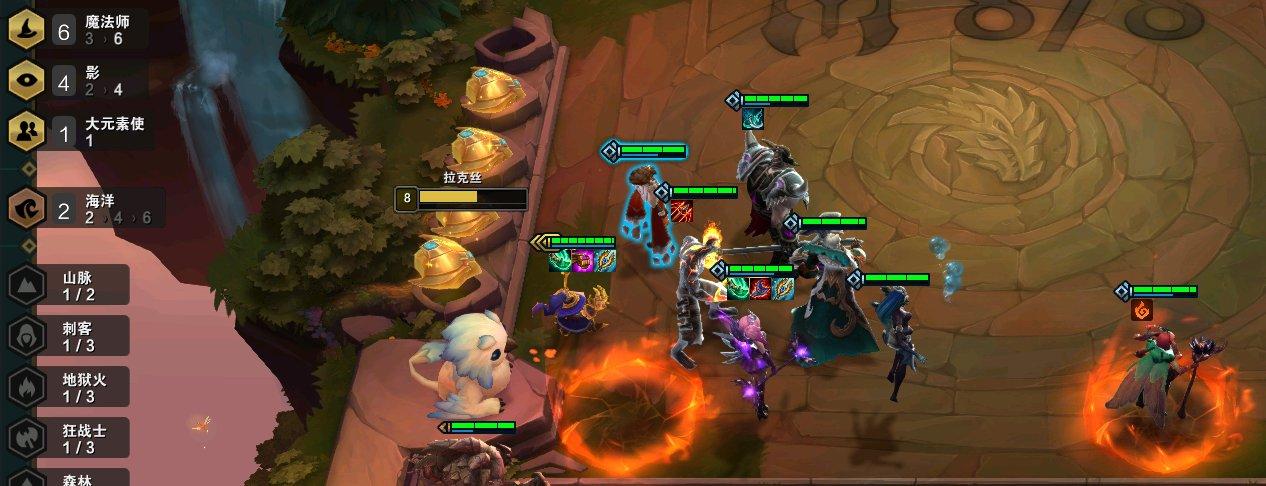Screen dimensions: 1266x486
Task: Select the 魔法师 (Mage) trait entry
Action: pyautogui.click(x=80, y=30)
